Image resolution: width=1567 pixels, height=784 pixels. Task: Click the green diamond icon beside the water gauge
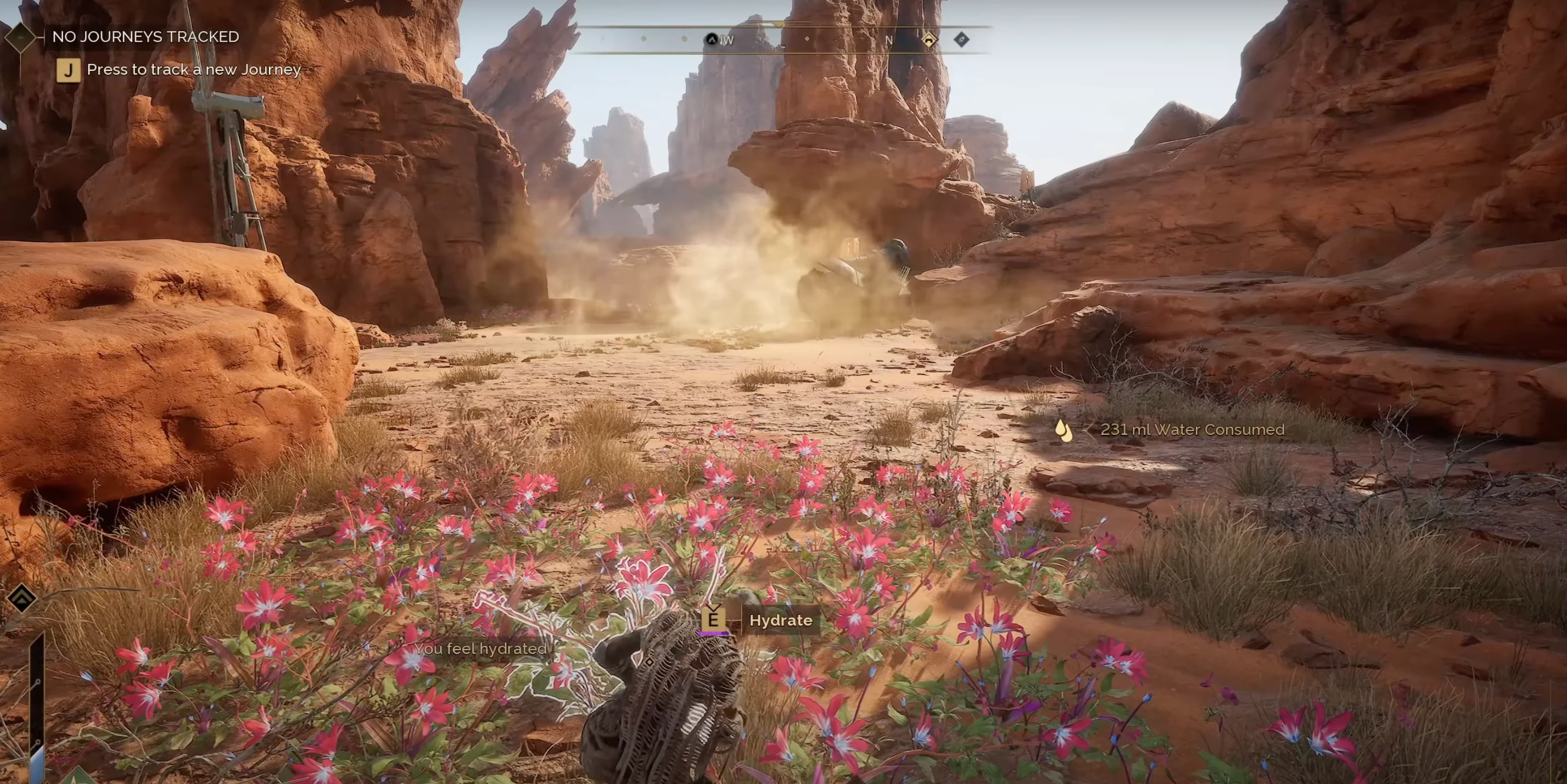[x=78, y=776]
